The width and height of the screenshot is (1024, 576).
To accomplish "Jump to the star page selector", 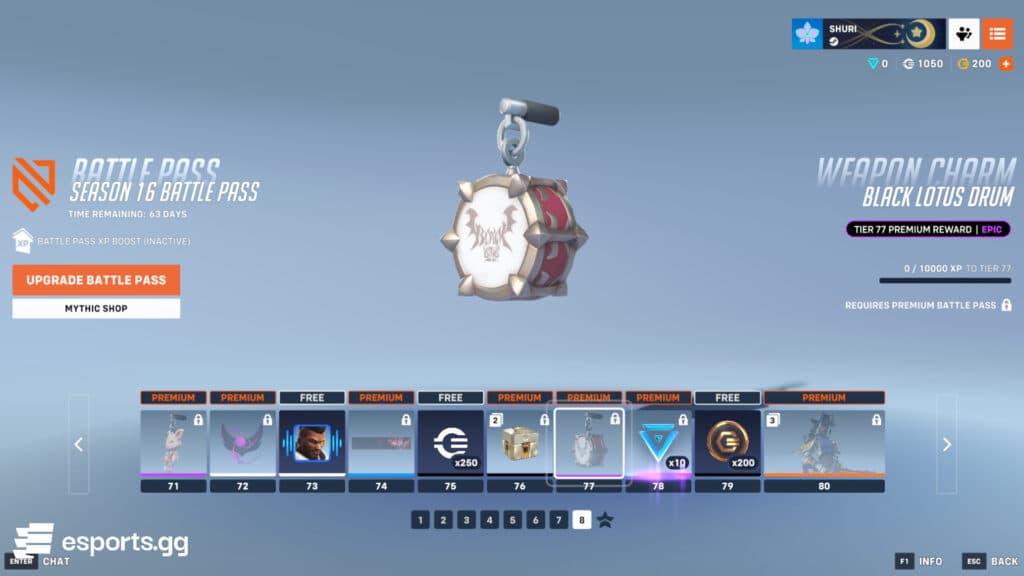I will (x=605, y=520).
